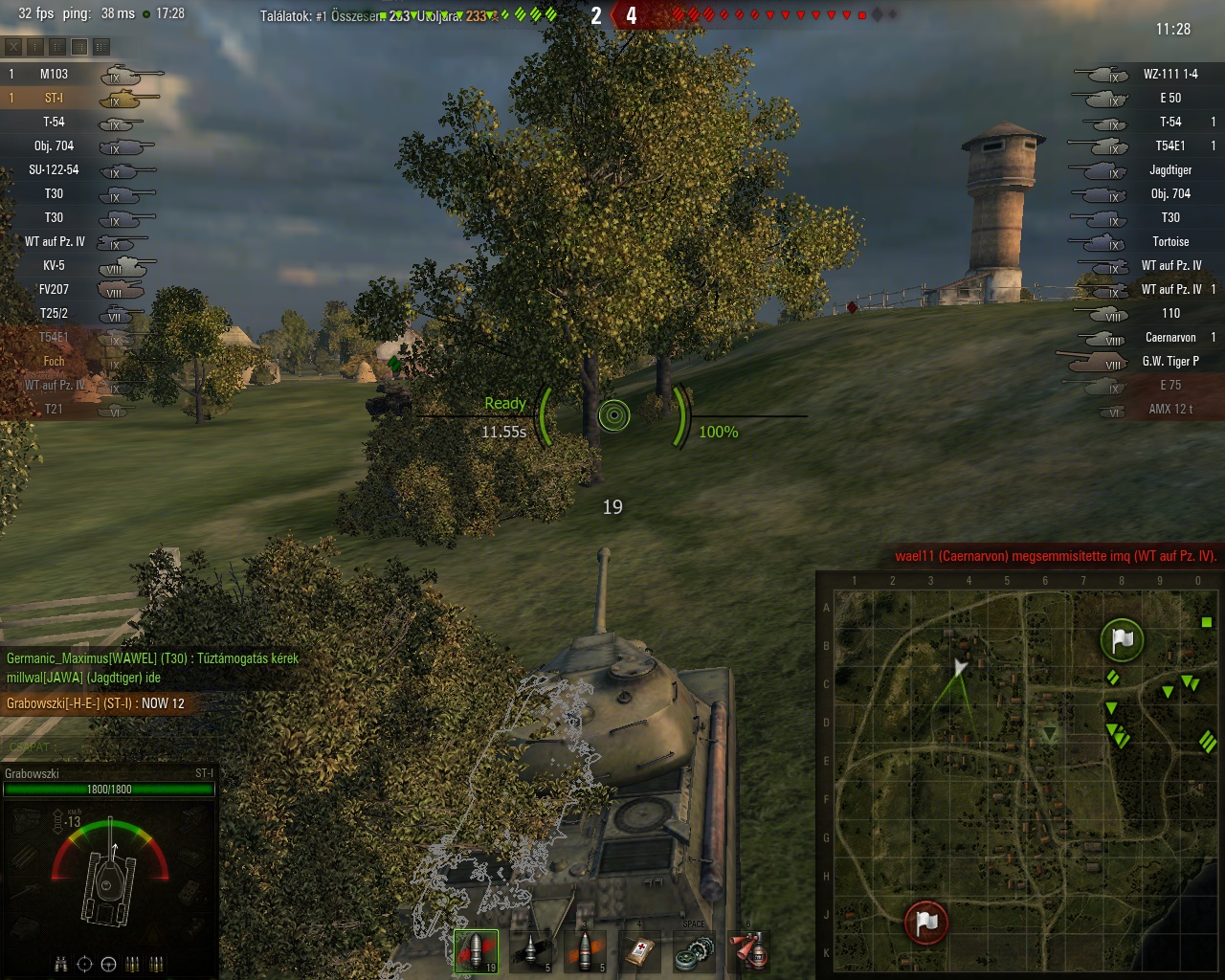The height and width of the screenshot is (980, 1225).
Task: Choose Jagdtiger in the enemy team list
Action: pyautogui.click(x=1169, y=169)
